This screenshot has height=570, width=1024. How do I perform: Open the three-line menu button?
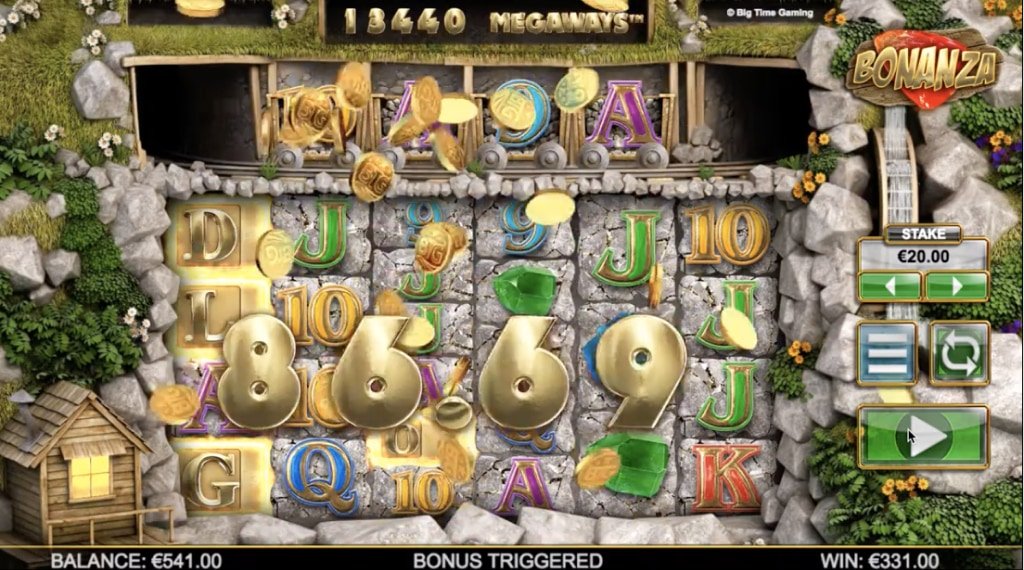coord(886,353)
